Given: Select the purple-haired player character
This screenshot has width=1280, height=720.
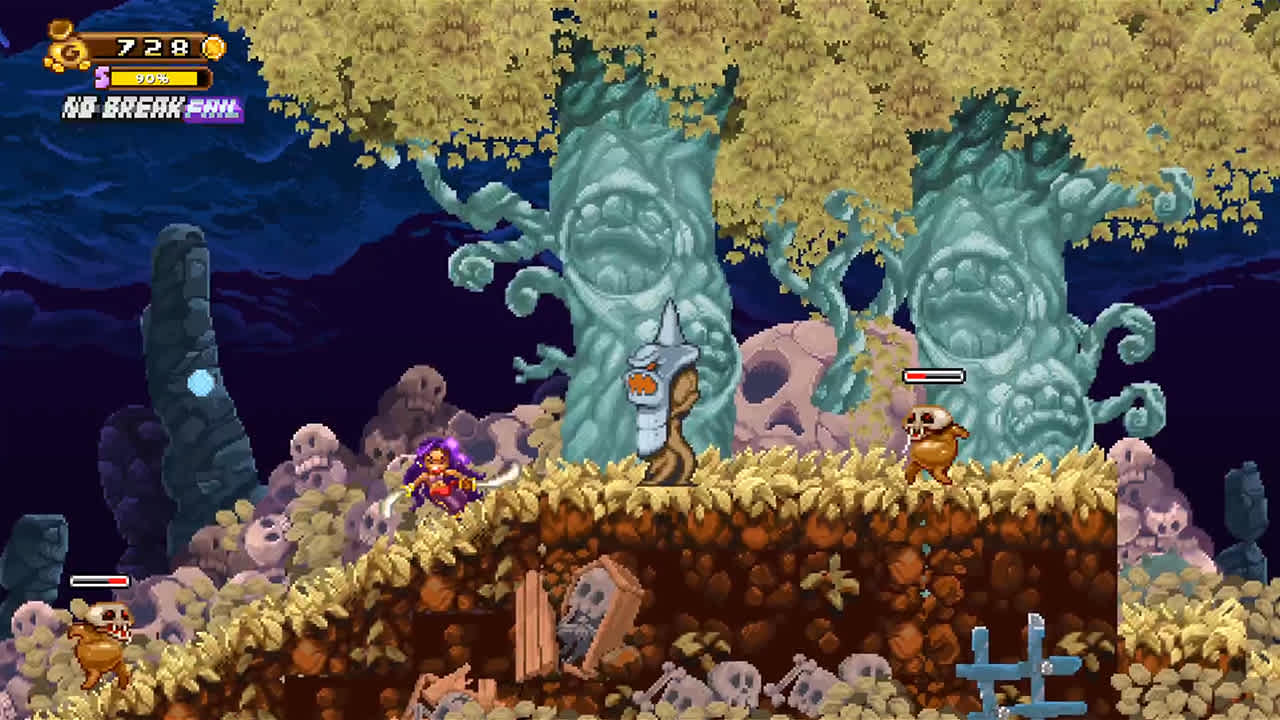Looking at the screenshot, I should click(x=440, y=480).
